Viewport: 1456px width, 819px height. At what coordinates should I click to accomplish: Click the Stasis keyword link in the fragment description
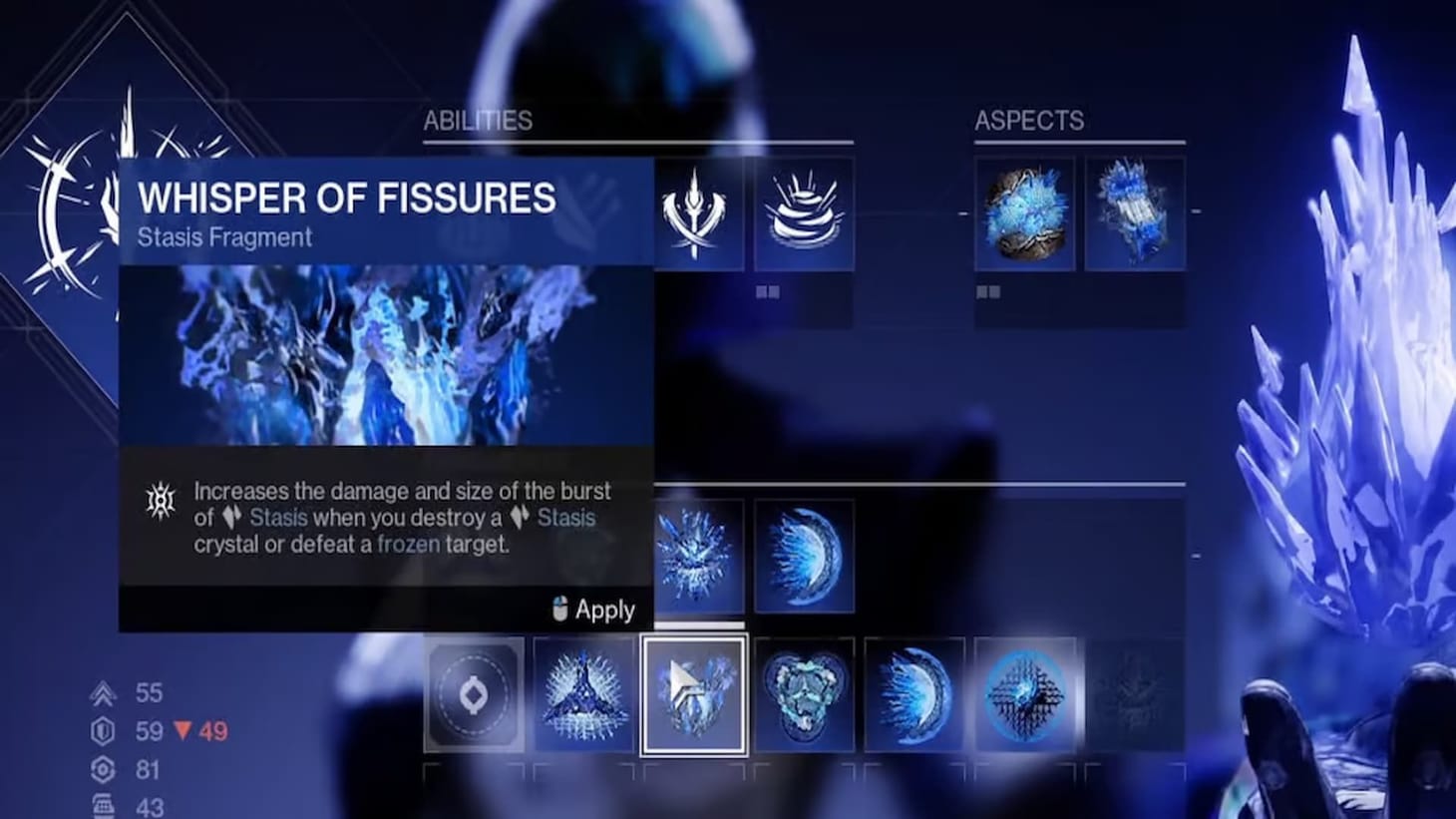pyautogui.click(x=277, y=518)
